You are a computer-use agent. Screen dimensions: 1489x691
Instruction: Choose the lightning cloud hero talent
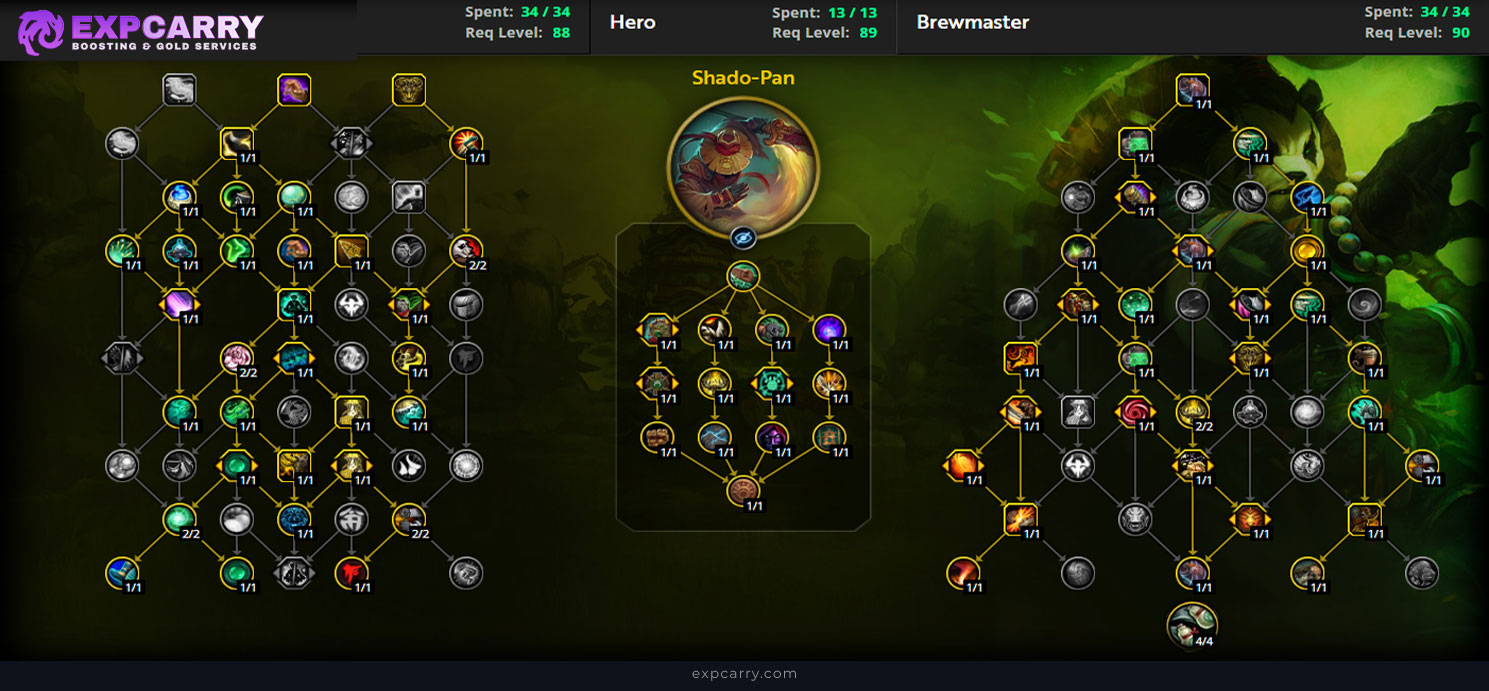[x=714, y=435]
